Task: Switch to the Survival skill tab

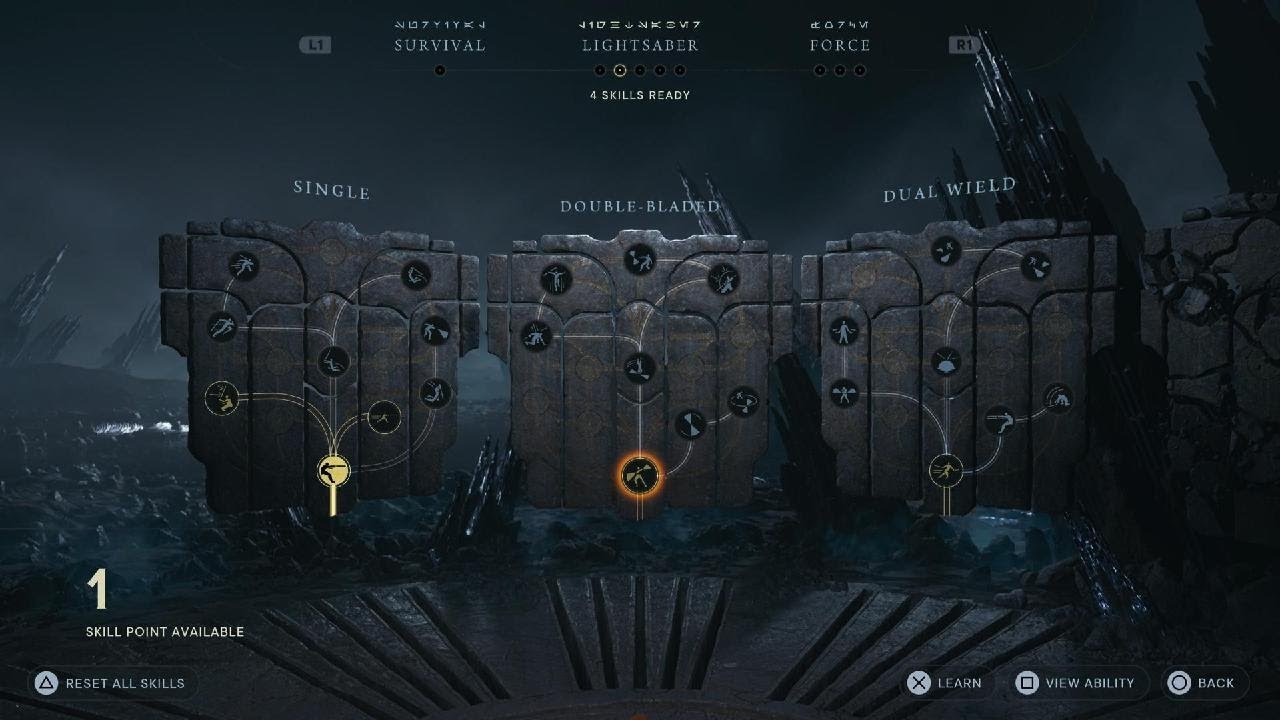Action: 440,45
